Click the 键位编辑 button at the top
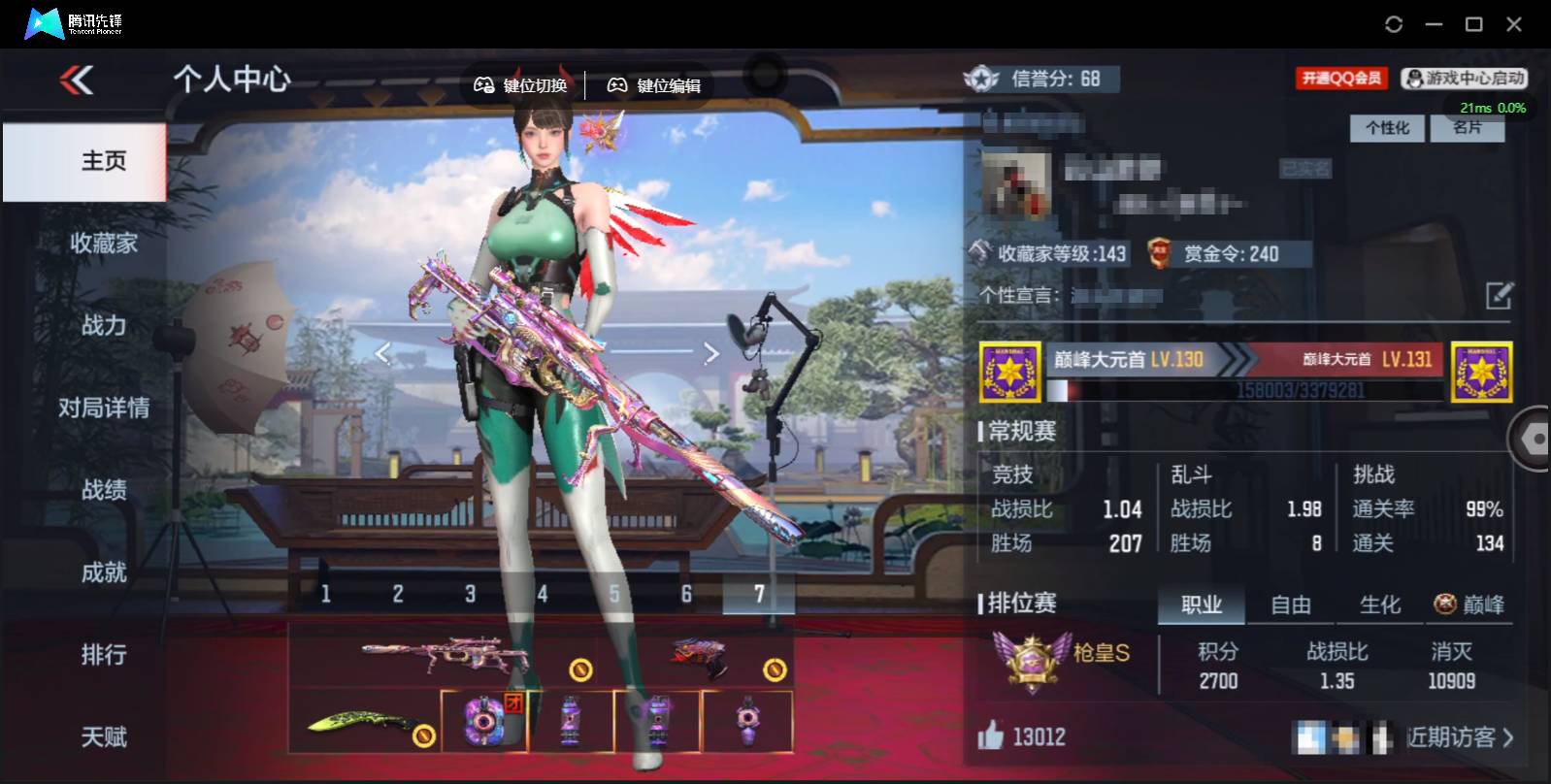This screenshot has height=784, width=1551. 655,84
